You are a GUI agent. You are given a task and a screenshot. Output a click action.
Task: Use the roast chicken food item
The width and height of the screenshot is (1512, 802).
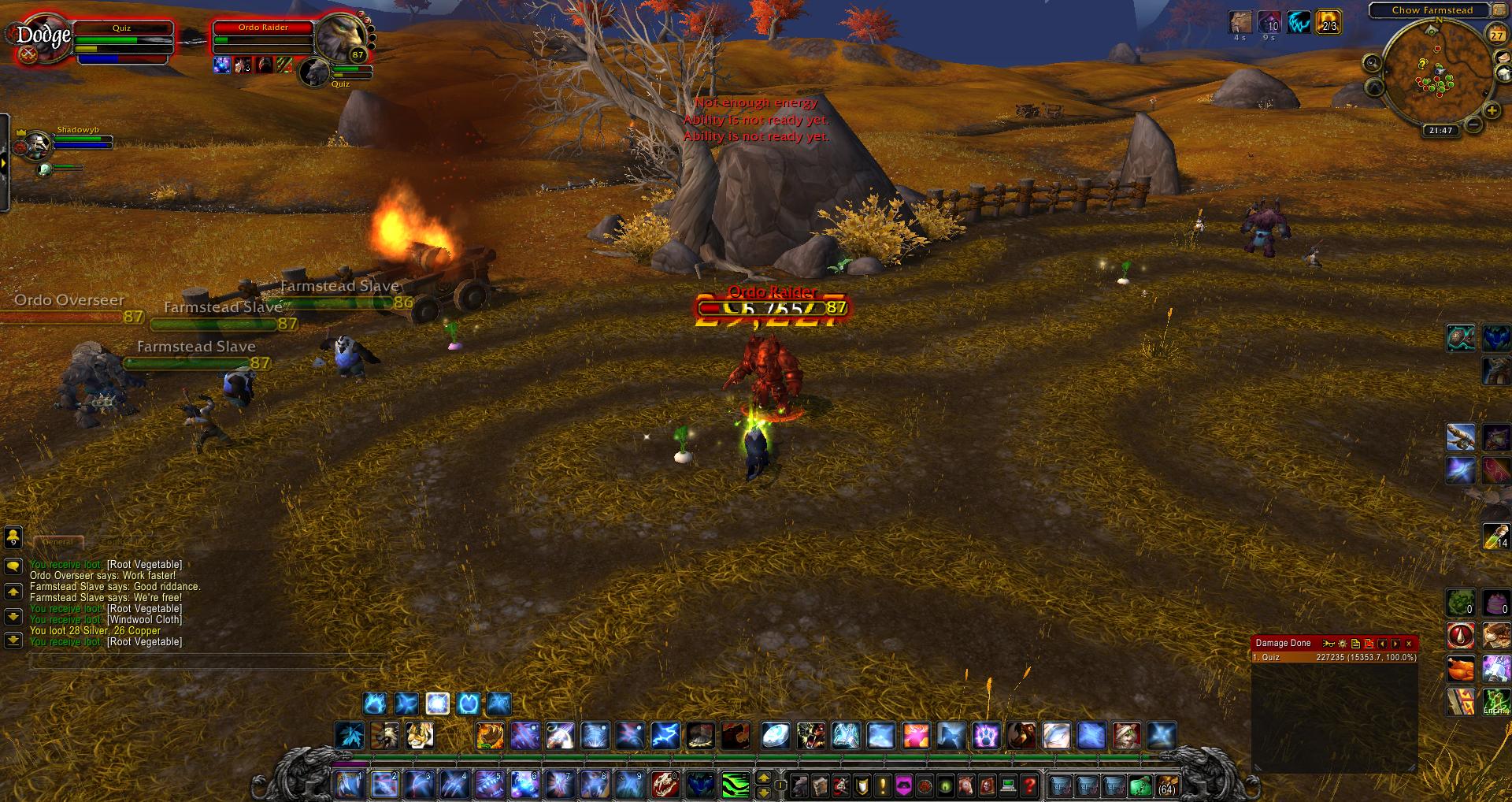(1461, 669)
